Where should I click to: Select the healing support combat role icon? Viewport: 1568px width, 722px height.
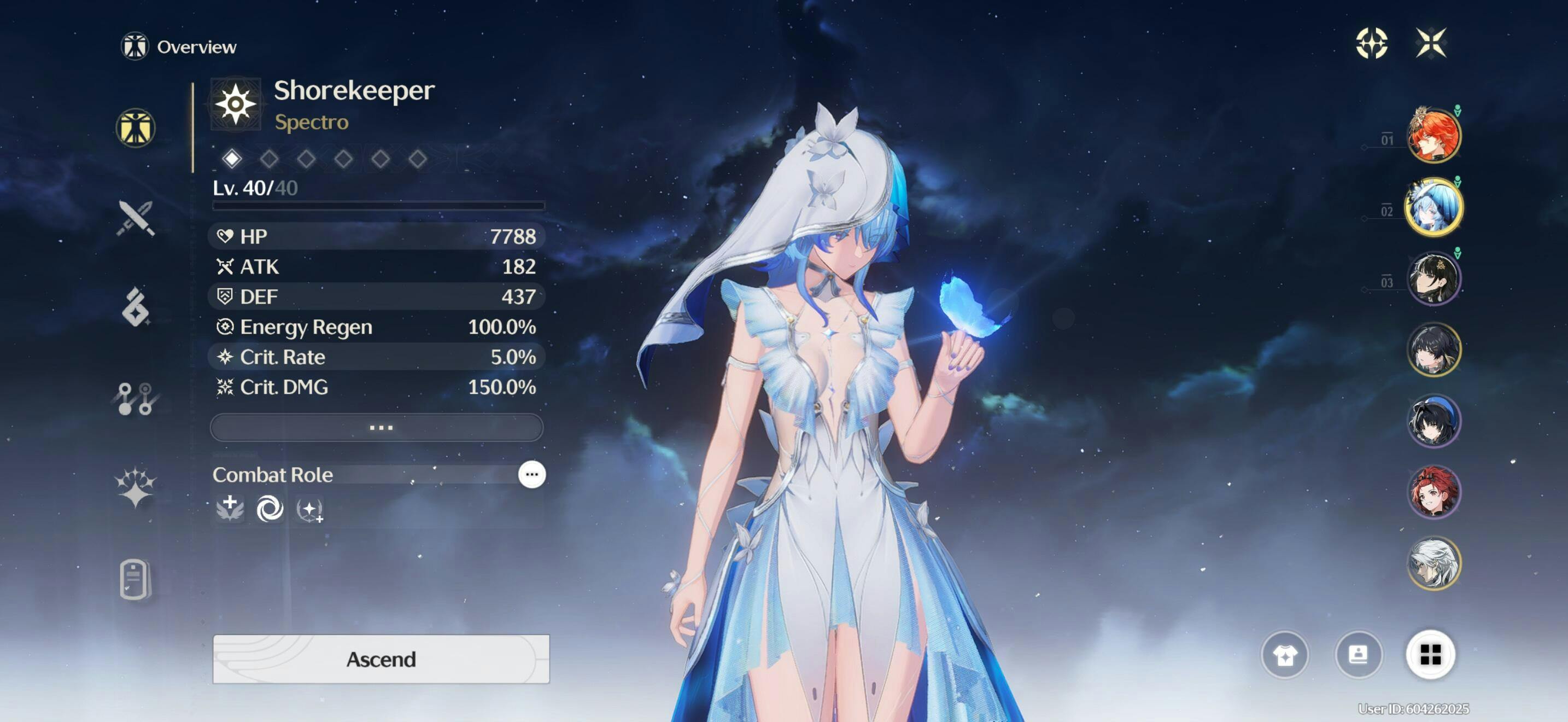coord(230,508)
